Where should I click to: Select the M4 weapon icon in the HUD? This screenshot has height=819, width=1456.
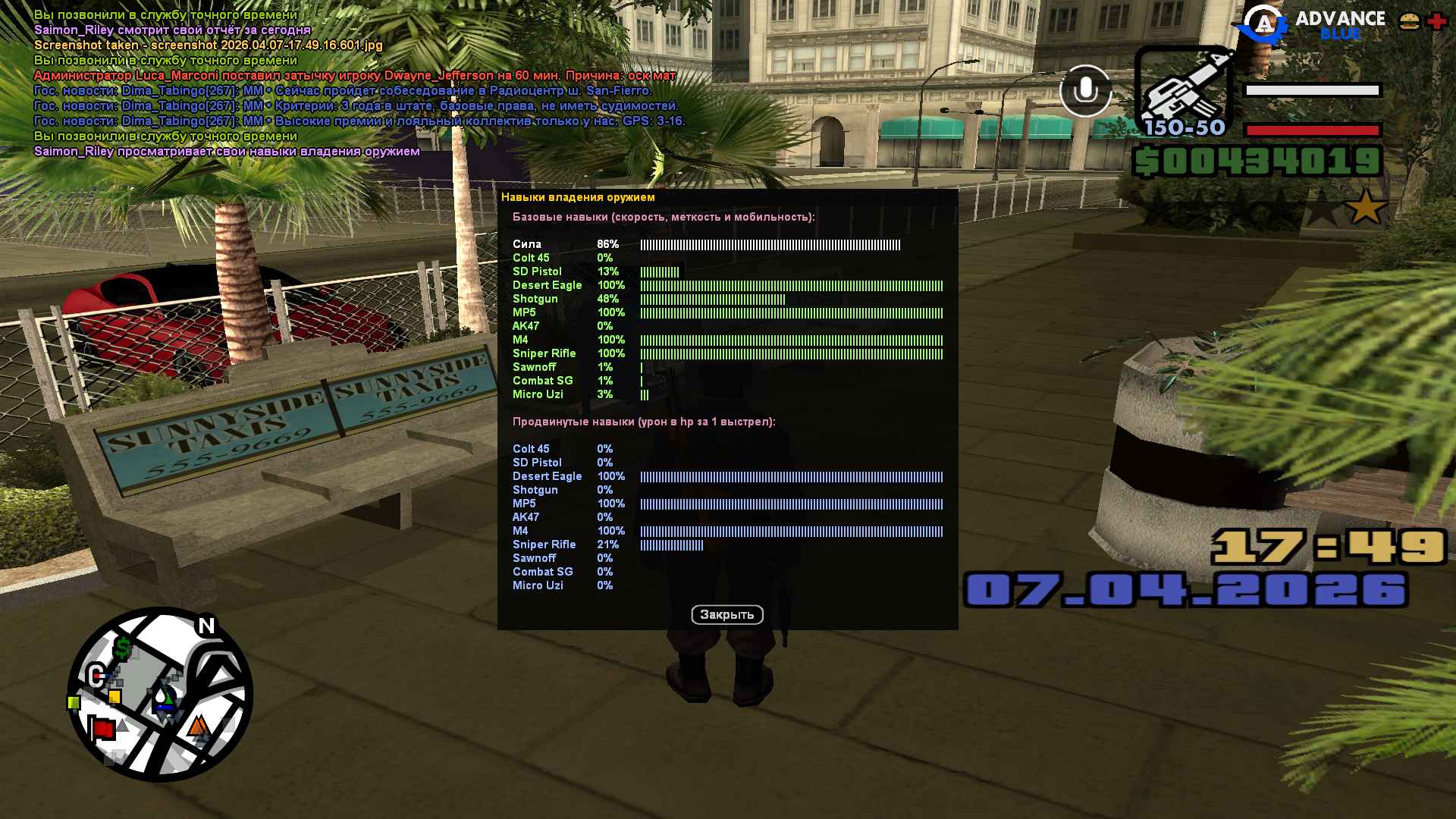(x=1184, y=91)
